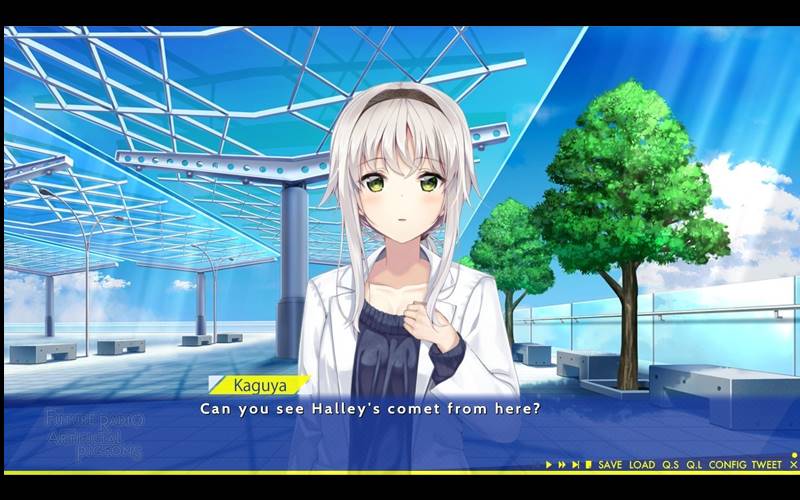Fast-forward text with the double arrow icon
This screenshot has height=500, width=800.
(562, 465)
